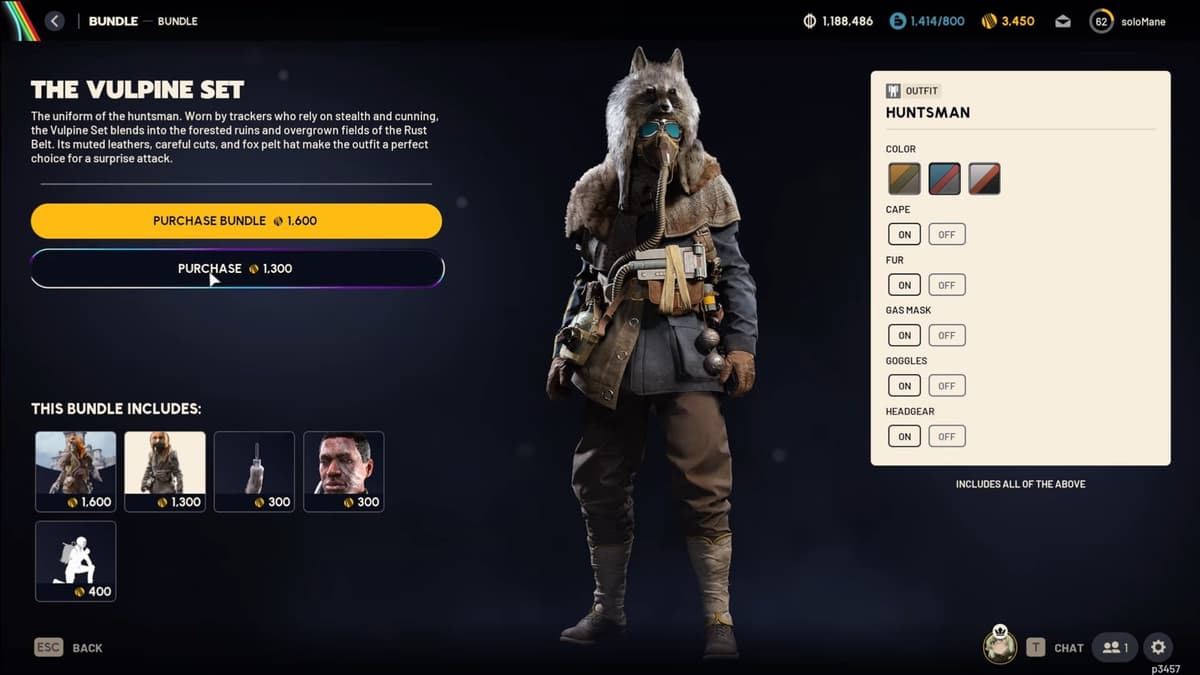This screenshot has width=1200, height=675.
Task: Open the settings gear
Action: point(1157,647)
